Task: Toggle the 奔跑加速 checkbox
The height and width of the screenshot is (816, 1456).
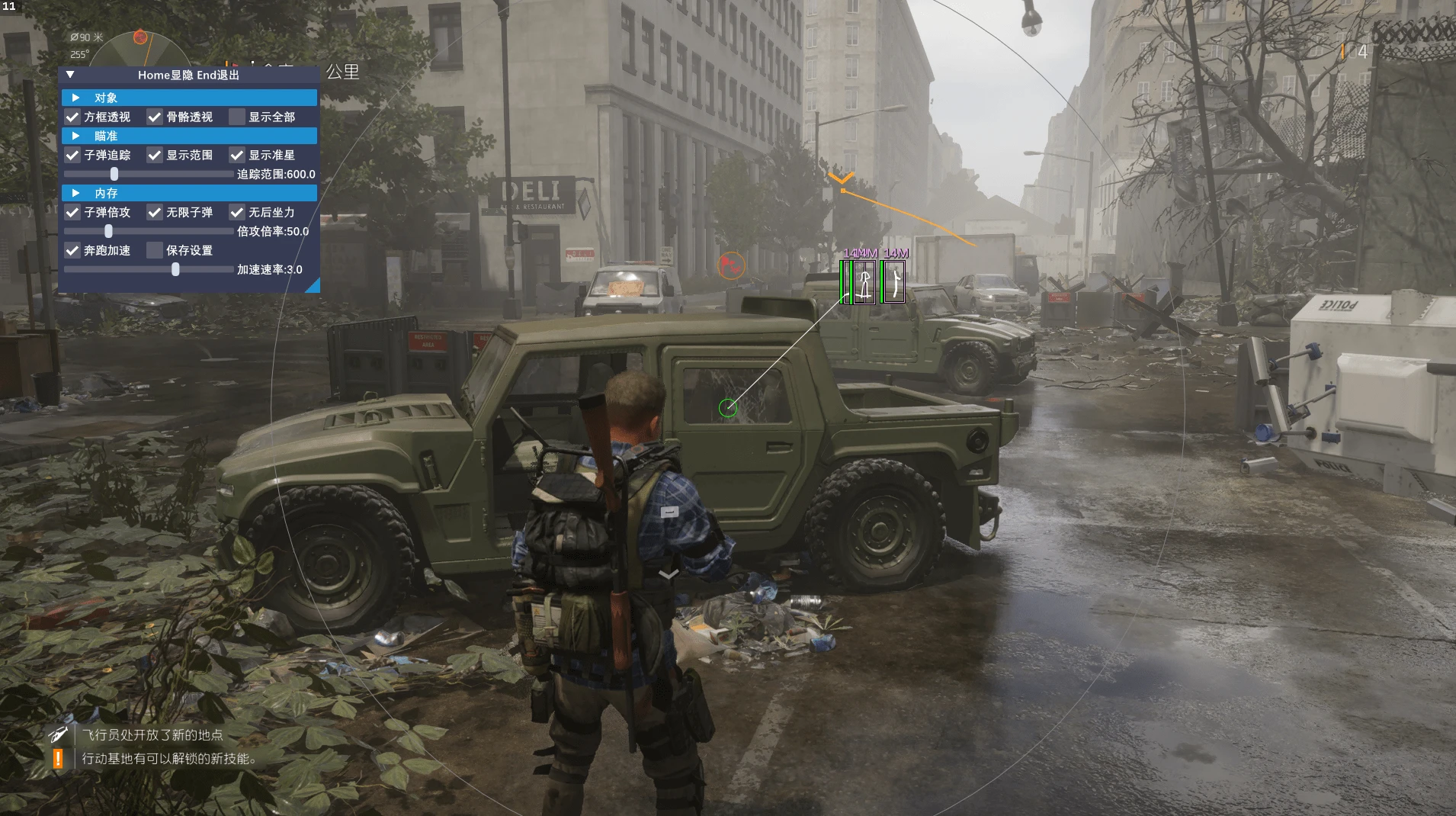Action: (x=72, y=250)
